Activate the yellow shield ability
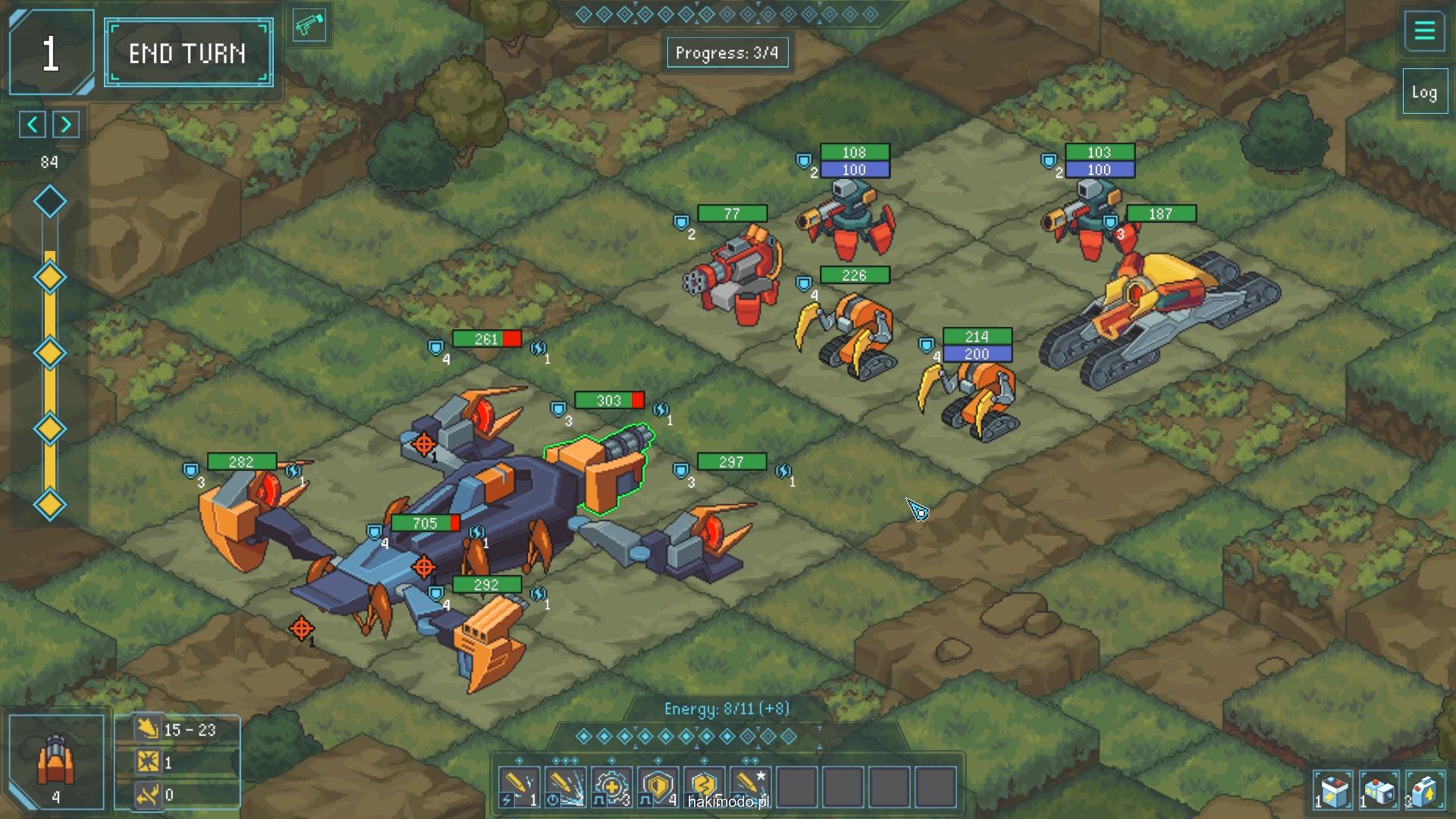 click(657, 787)
